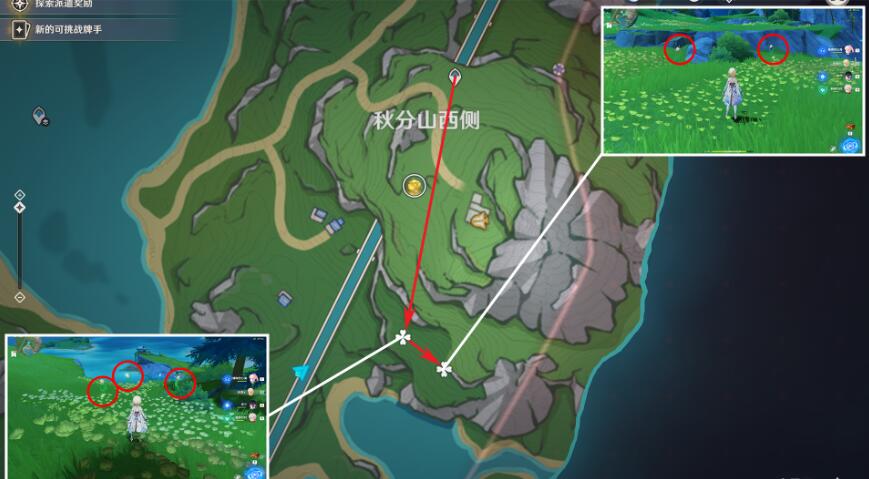
Task: Select the golden circular map marker
Action: 413,185
